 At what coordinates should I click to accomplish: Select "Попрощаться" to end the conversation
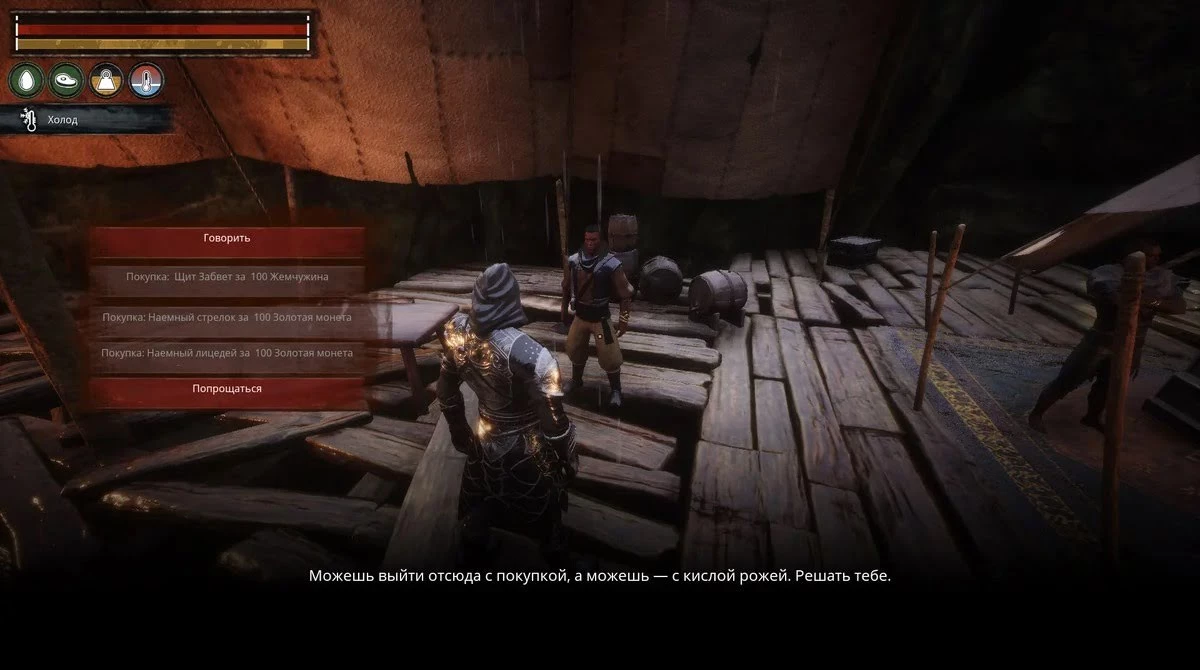[x=227, y=388]
